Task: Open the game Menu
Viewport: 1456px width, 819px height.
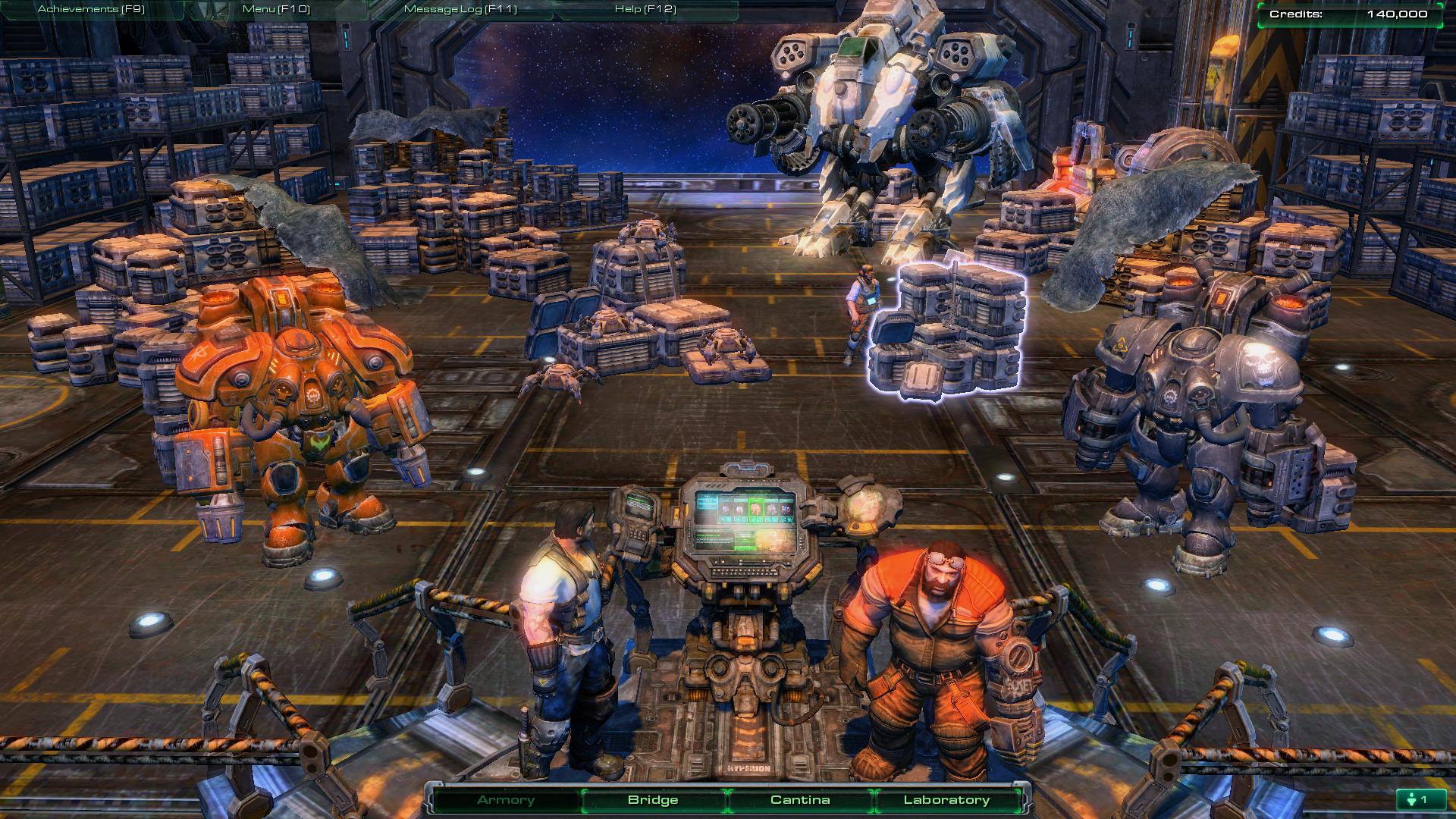Action: click(276, 9)
